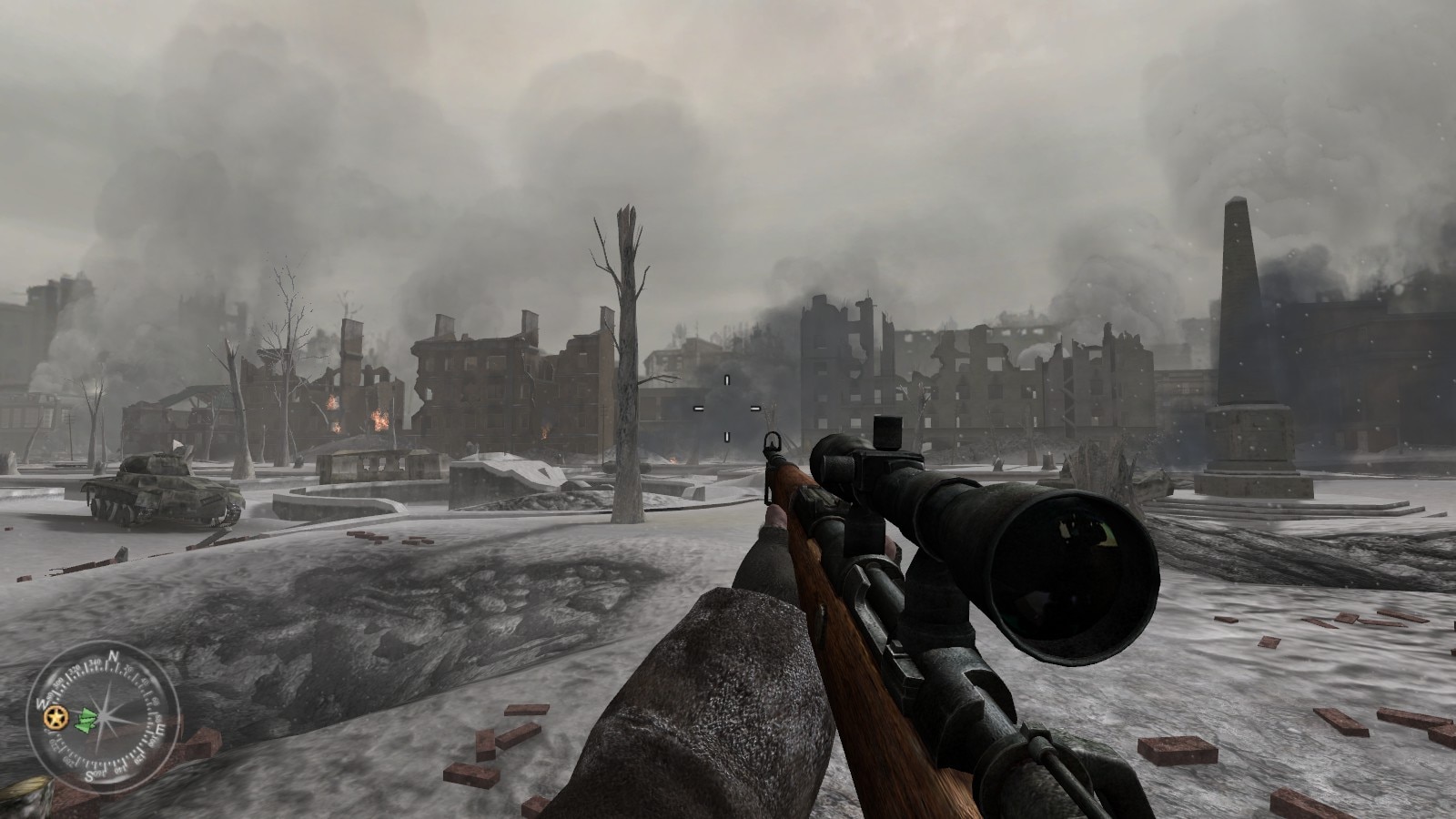This screenshot has width=1456, height=819.
Task: Select the green arrow marker on the compass
Action: click(x=86, y=719)
